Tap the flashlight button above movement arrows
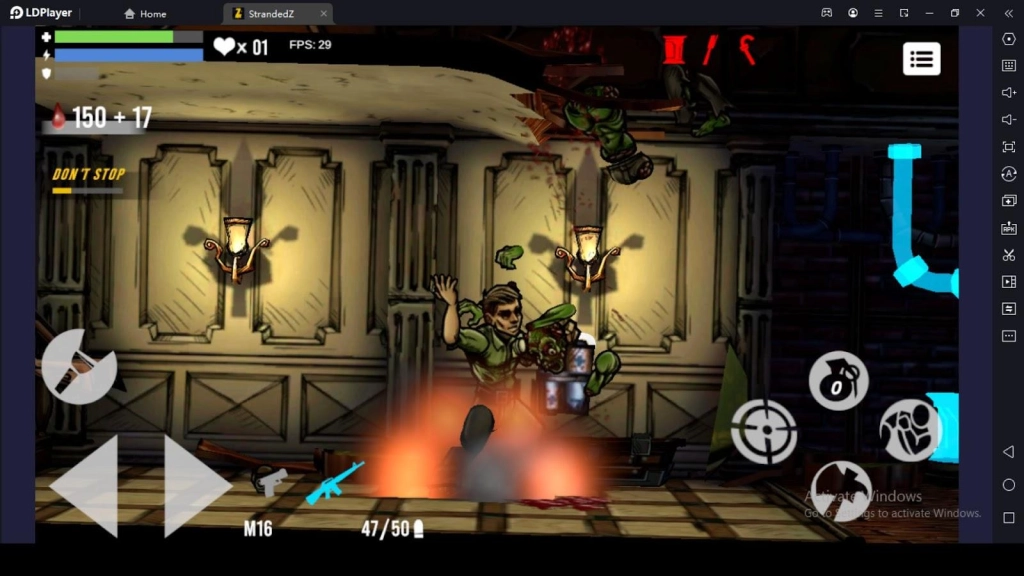The image size is (1024, 576). click(x=79, y=365)
